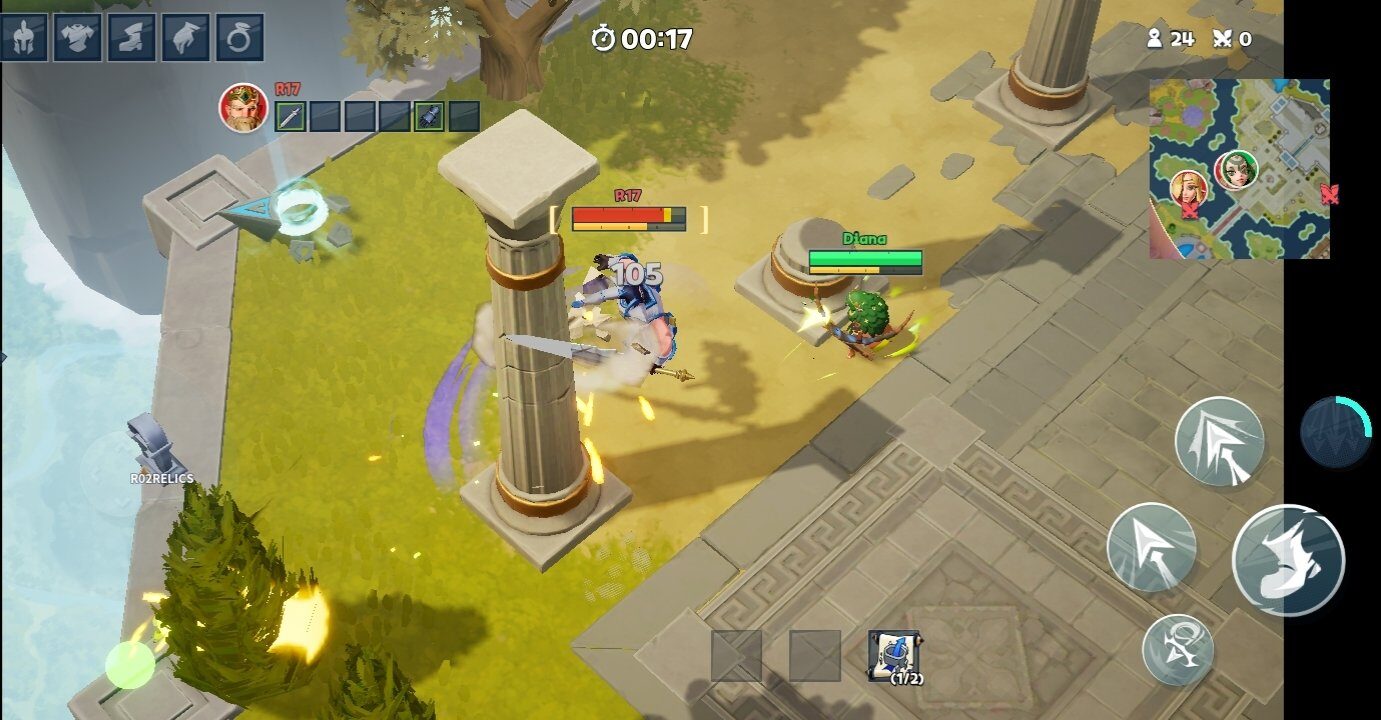Viewport: 1381px width, 720px height.
Task: Use the small swirling-arrow skill
Action: pos(1178,650)
